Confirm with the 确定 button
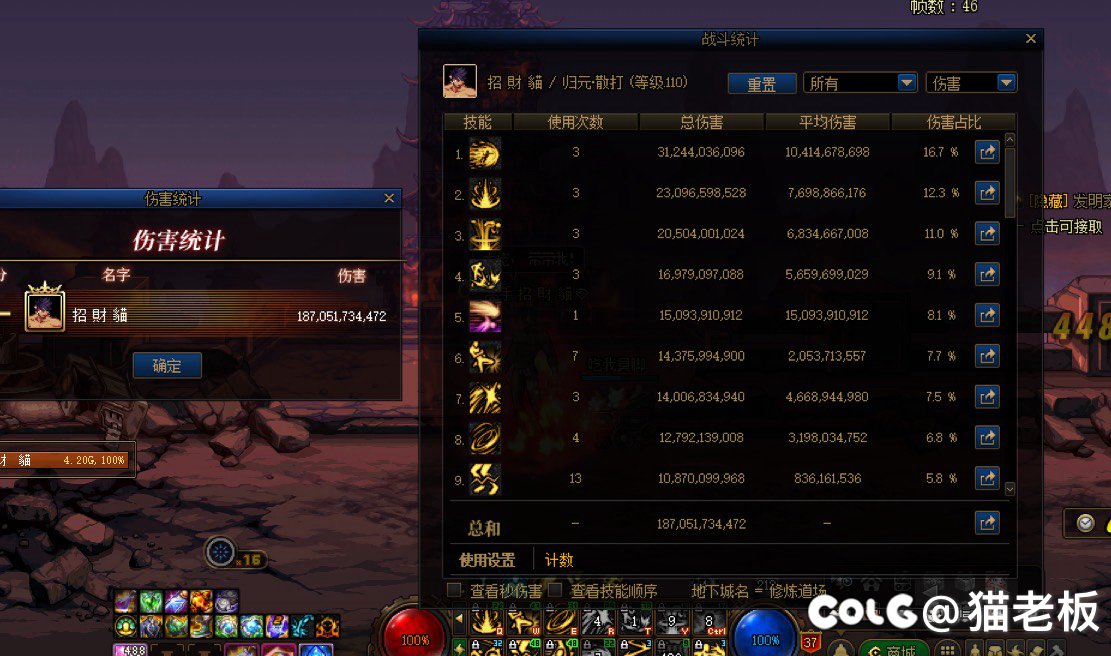 tap(167, 366)
